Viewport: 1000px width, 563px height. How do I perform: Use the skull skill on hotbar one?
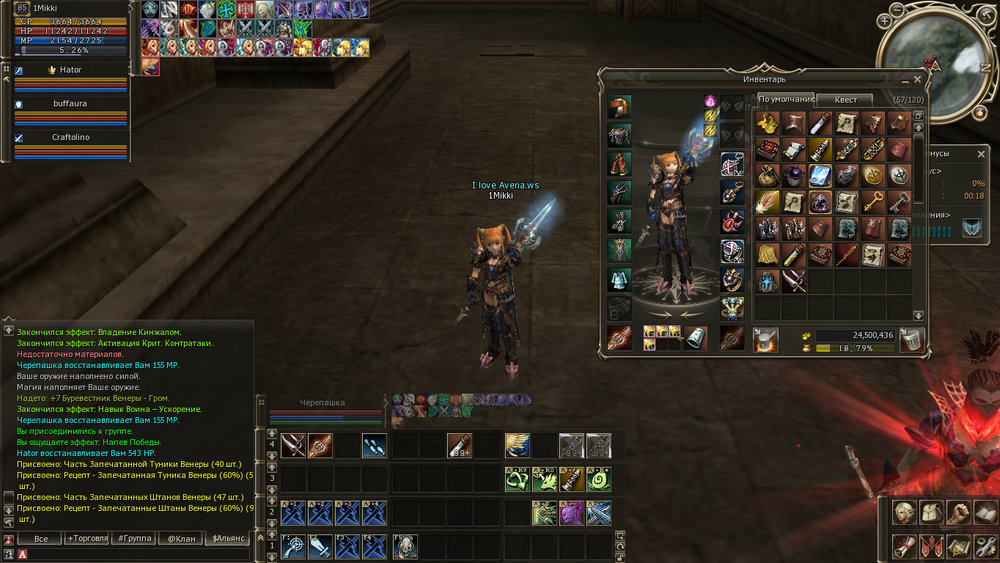pos(405,546)
